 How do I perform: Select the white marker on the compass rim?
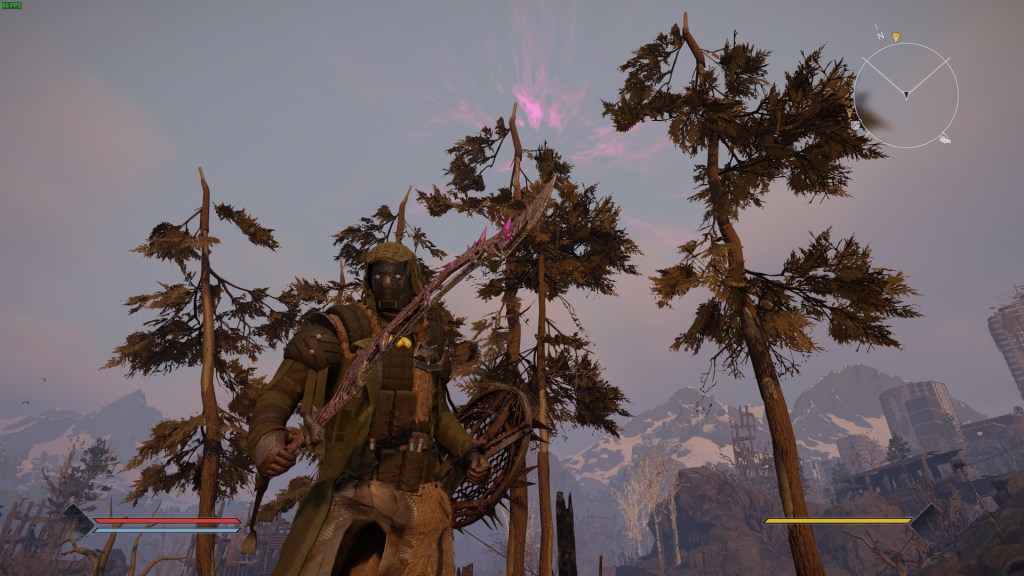[944, 139]
